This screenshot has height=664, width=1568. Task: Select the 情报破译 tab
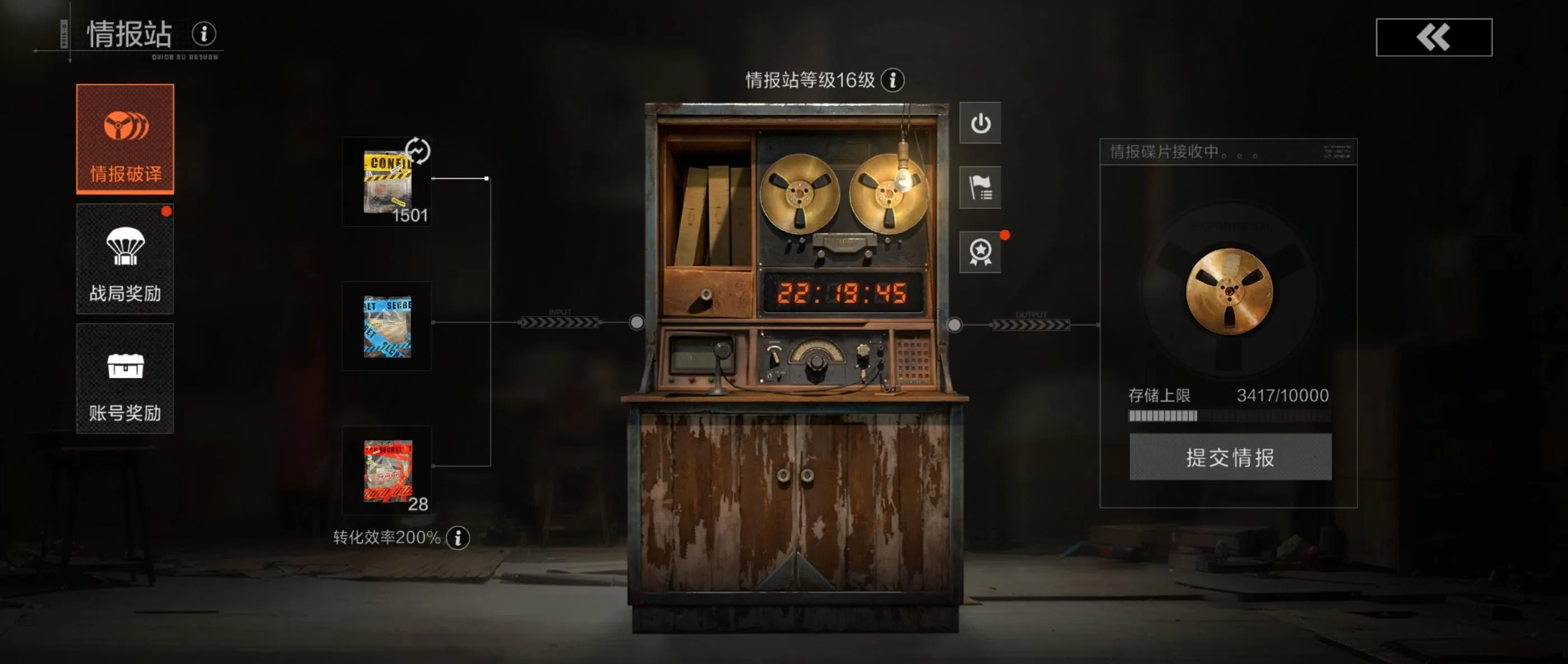[x=125, y=139]
